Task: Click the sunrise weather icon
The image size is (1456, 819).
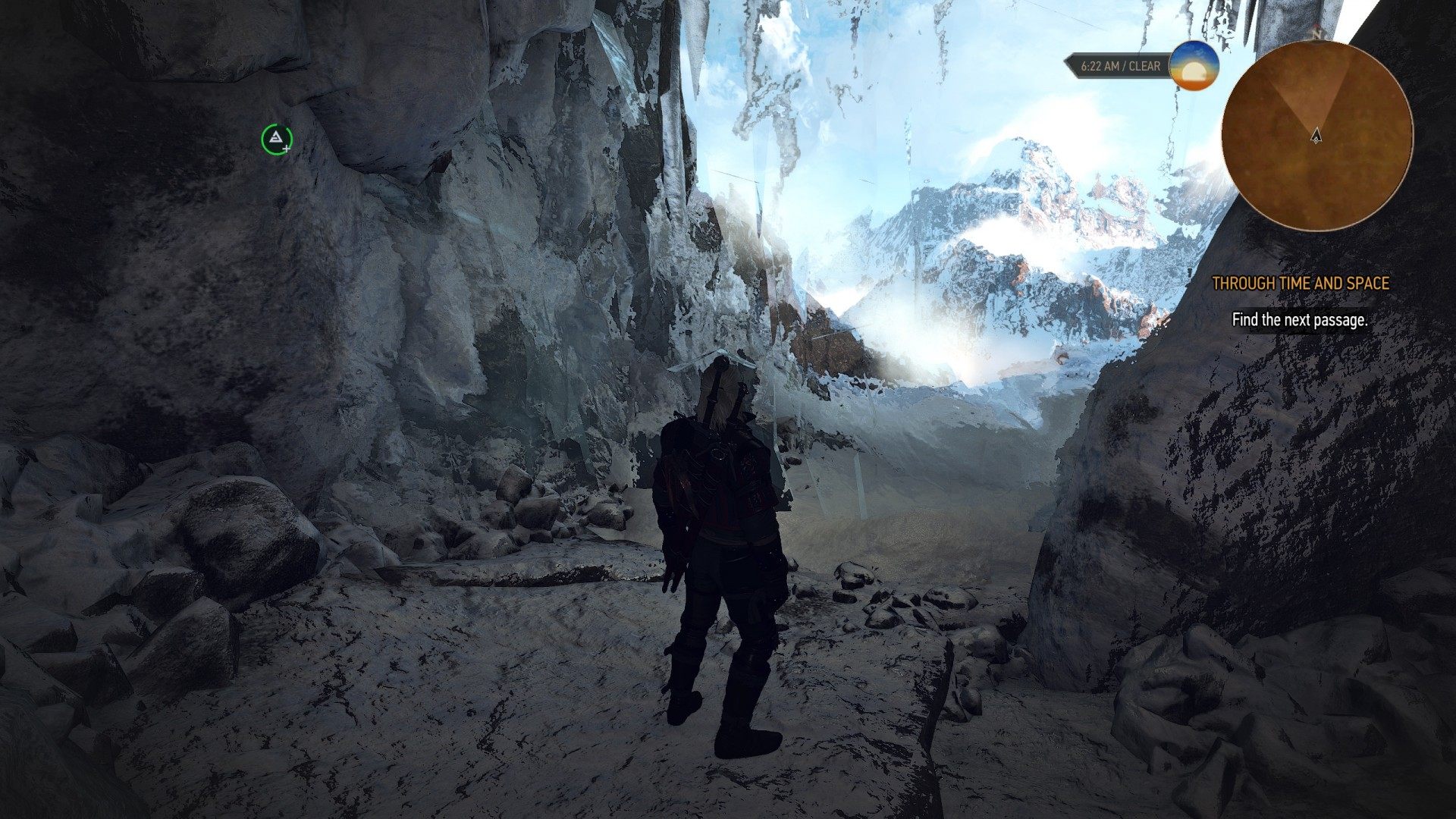Action: point(1194,67)
